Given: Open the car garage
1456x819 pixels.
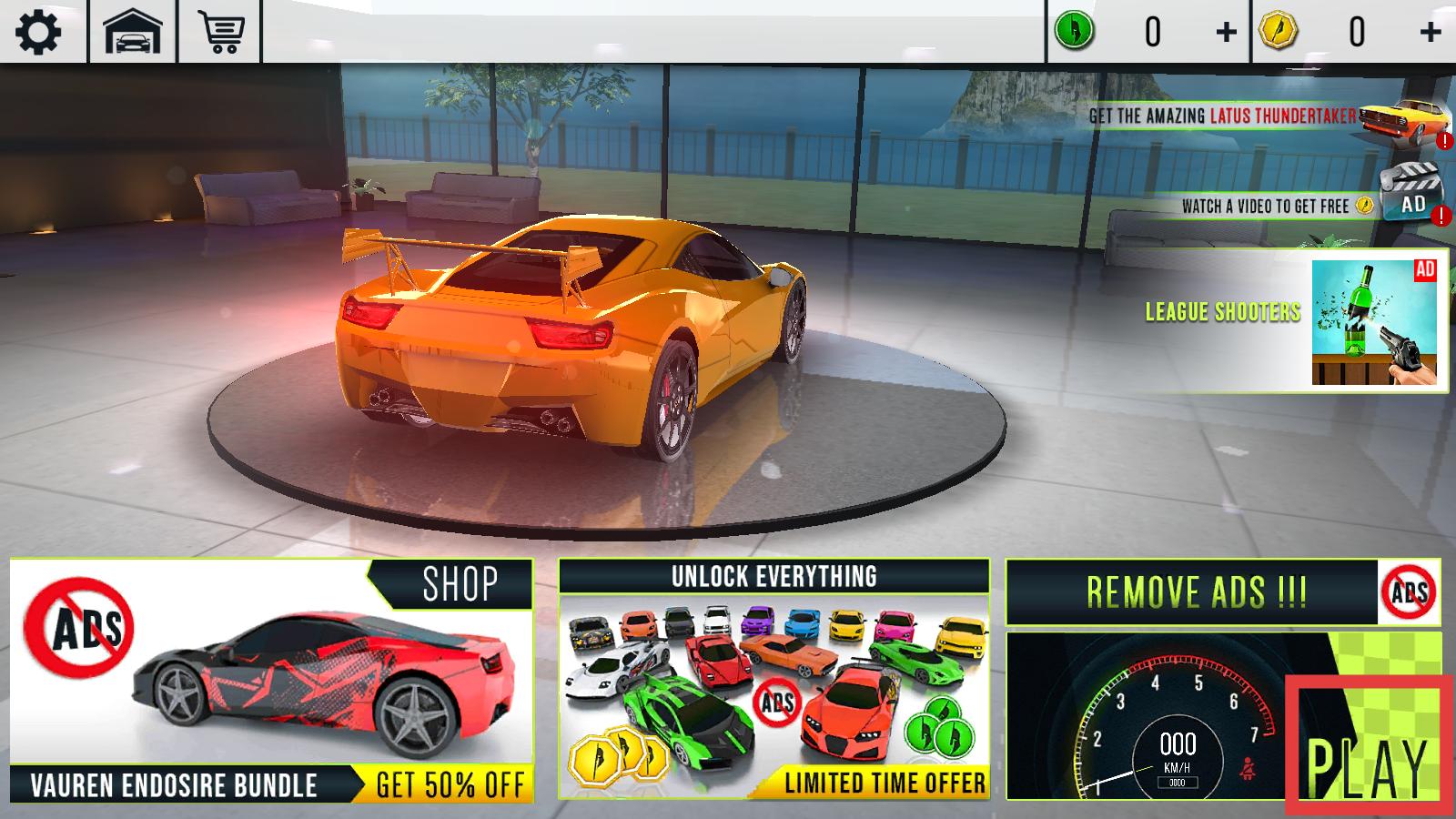Looking at the screenshot, I should [x=133, y=33].
